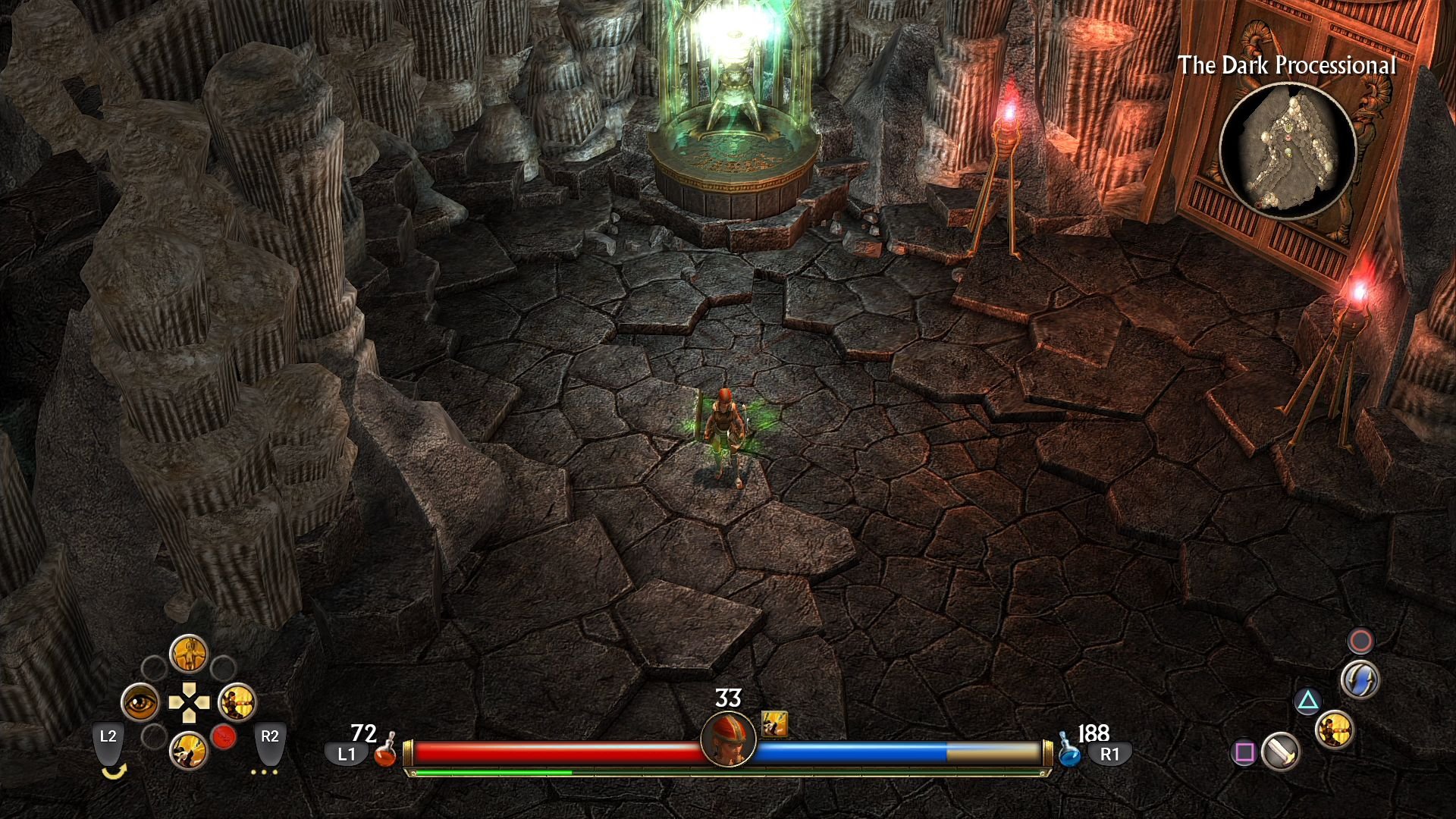Activate the golden figure skill above the d-pad

(x=190, y=654)
